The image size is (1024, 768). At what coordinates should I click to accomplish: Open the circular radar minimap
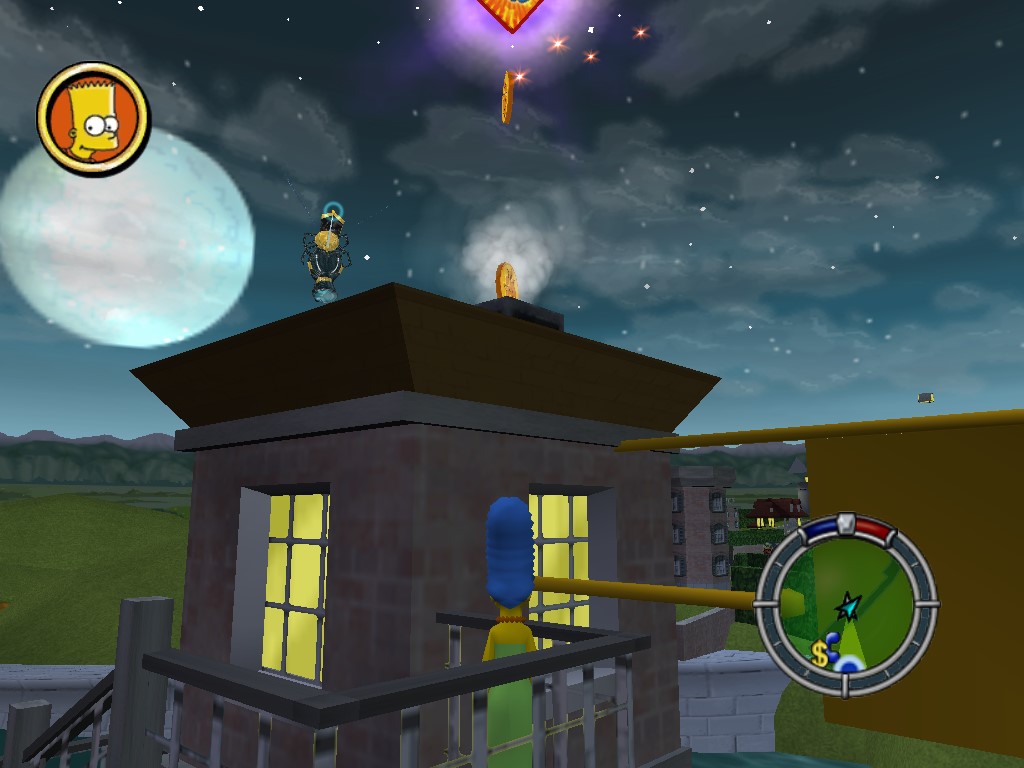coord(846,604)
